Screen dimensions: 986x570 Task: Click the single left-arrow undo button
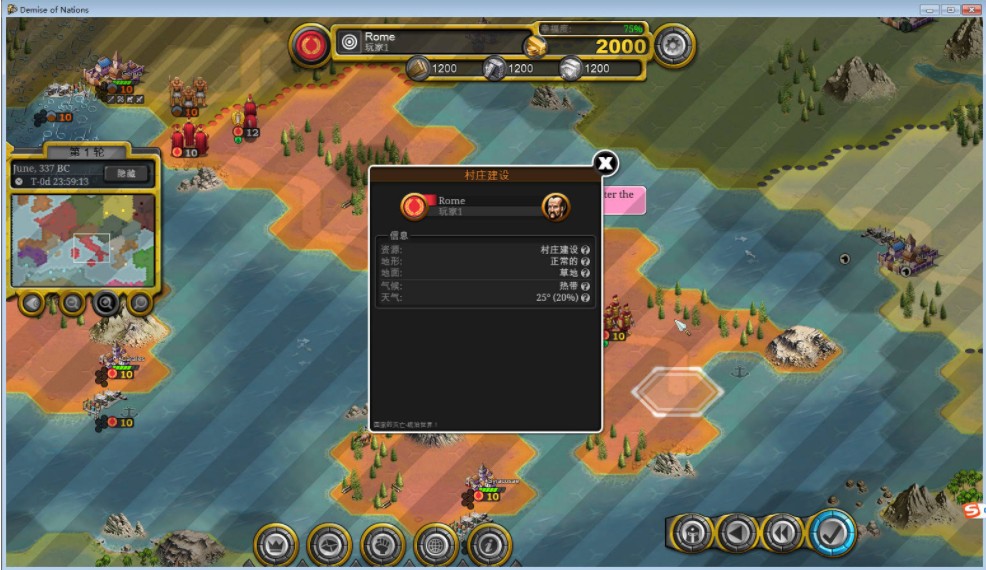[737, 533]
